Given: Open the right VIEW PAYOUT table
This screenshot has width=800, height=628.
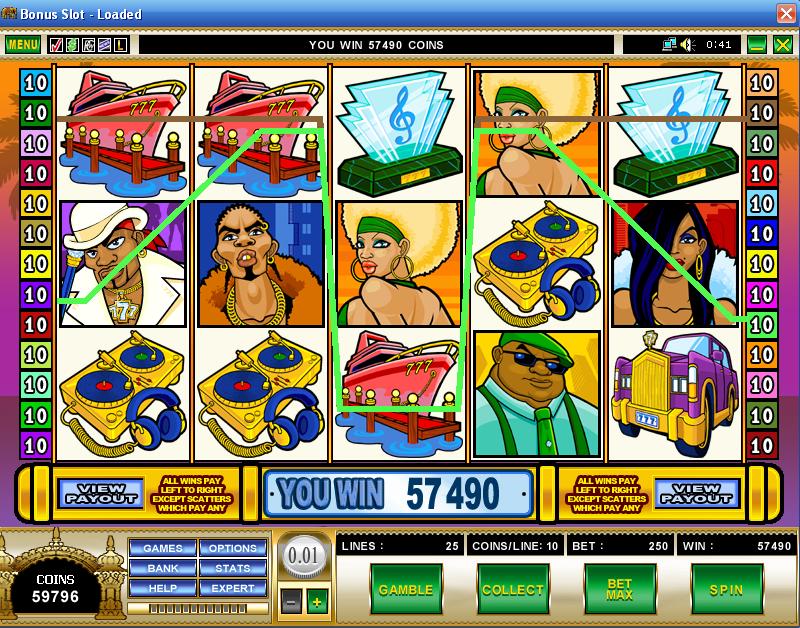Looking at the screenshot, I should coord(697,492).
